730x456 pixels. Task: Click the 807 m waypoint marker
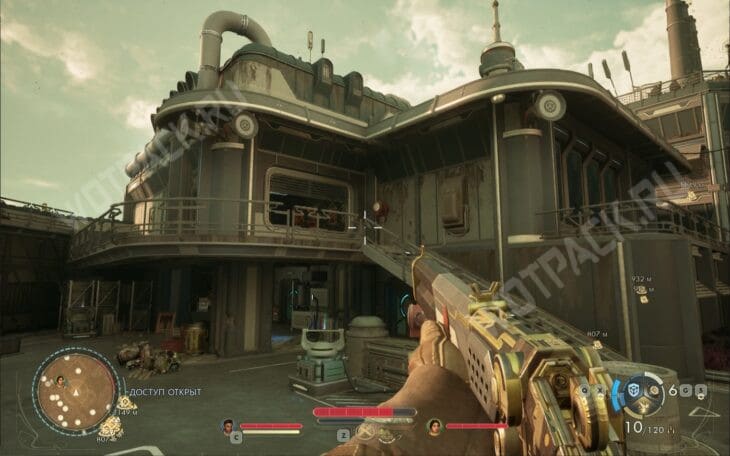(x=596, y=345)
